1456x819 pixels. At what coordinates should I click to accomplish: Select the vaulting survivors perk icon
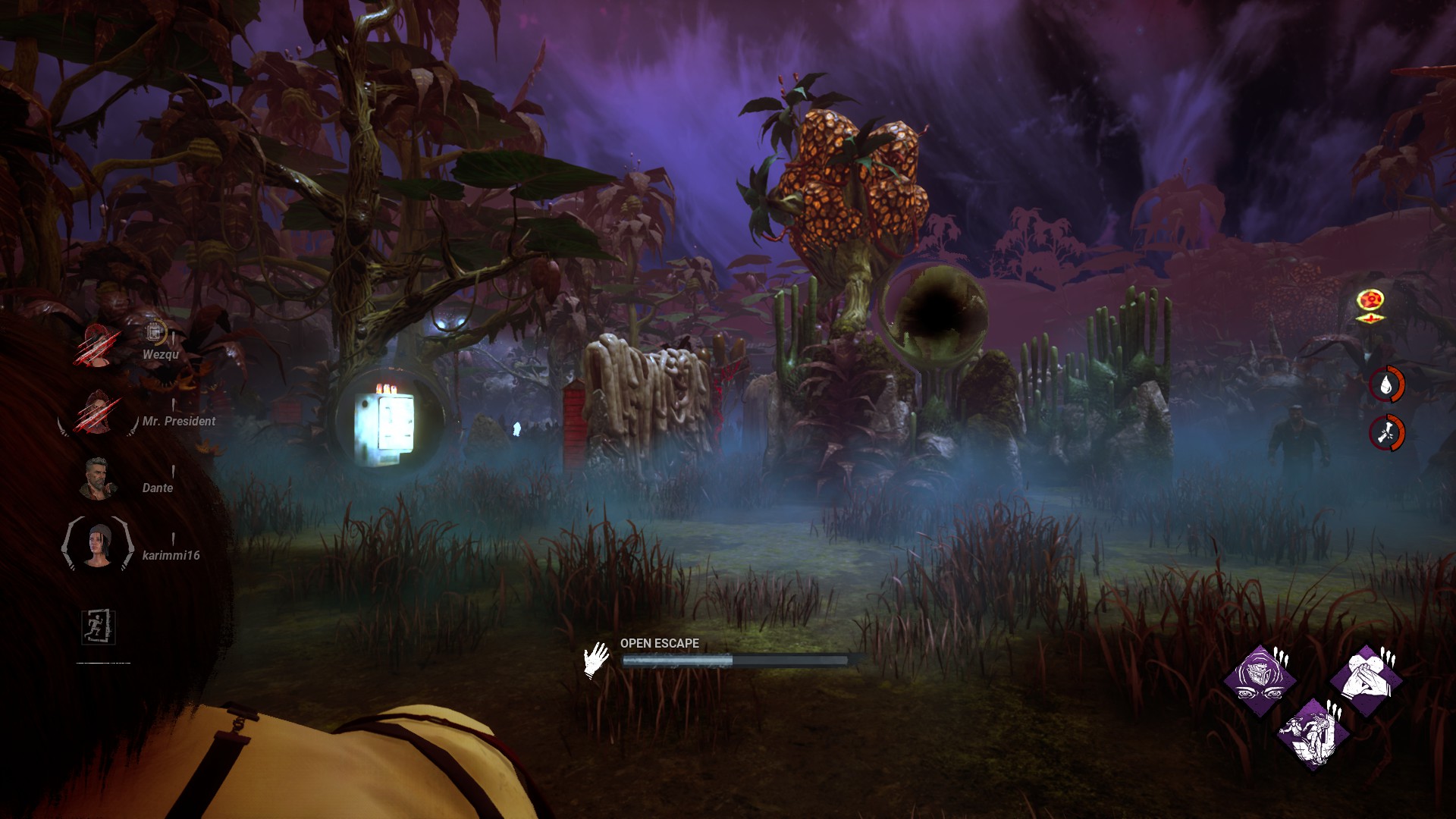[x=1313, y=733]
